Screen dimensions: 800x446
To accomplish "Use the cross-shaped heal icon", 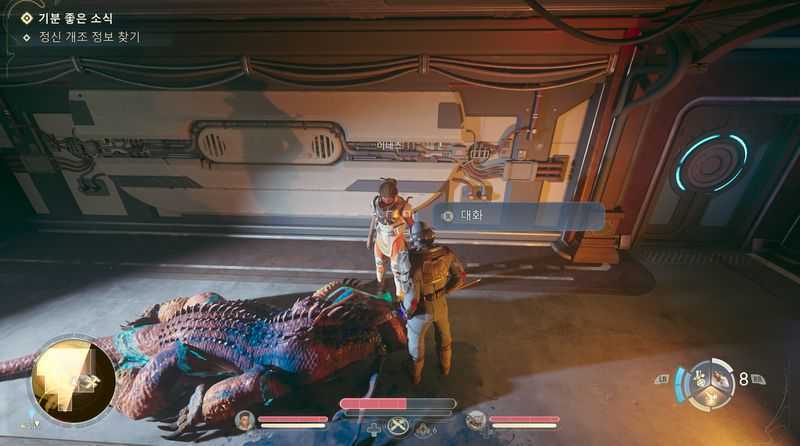I will pos(374,430).
